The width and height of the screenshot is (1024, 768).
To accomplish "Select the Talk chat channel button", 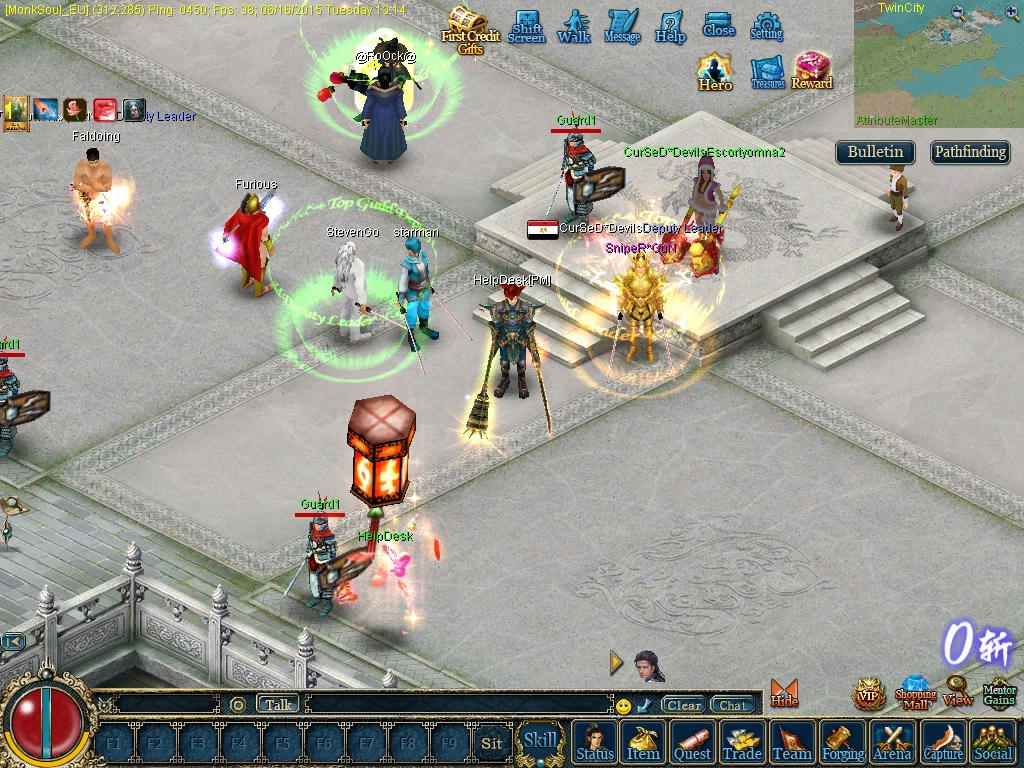I will tap(278, 704).
